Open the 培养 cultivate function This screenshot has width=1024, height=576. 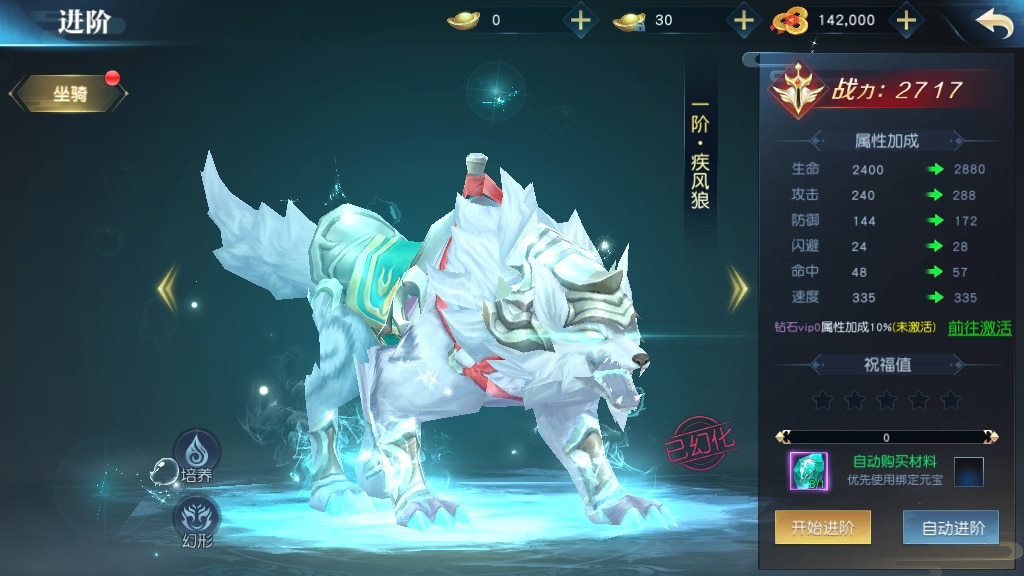coord(196,456)
